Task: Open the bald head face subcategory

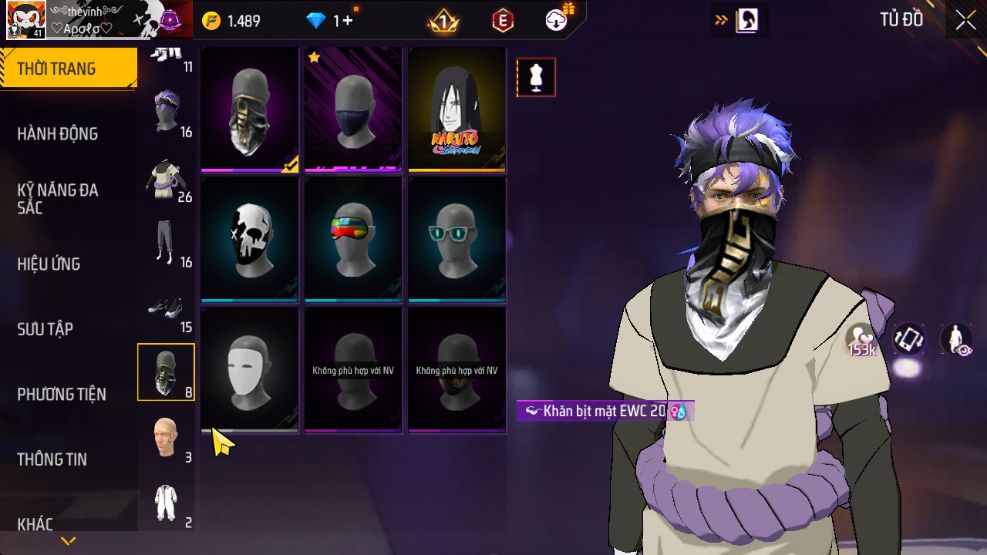Action: pyautogui.click(x=166, y=438)
